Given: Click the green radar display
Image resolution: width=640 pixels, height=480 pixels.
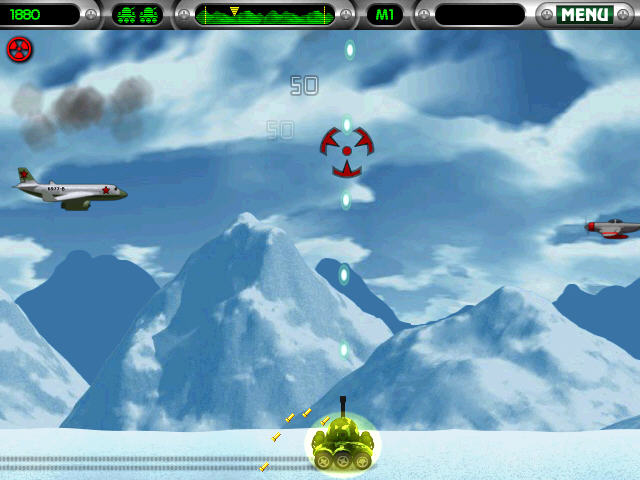Looking at the screenshot, I should pyautogui.click(x=265, y=15).
